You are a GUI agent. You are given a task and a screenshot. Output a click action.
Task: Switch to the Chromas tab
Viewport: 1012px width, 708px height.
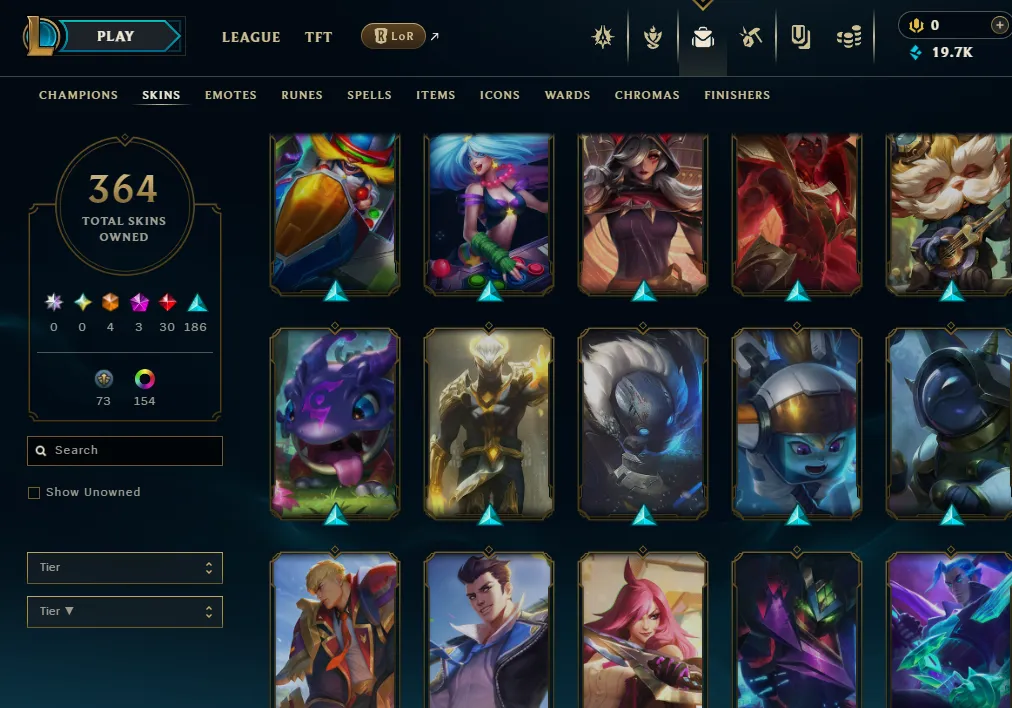(x=647, y=95)
